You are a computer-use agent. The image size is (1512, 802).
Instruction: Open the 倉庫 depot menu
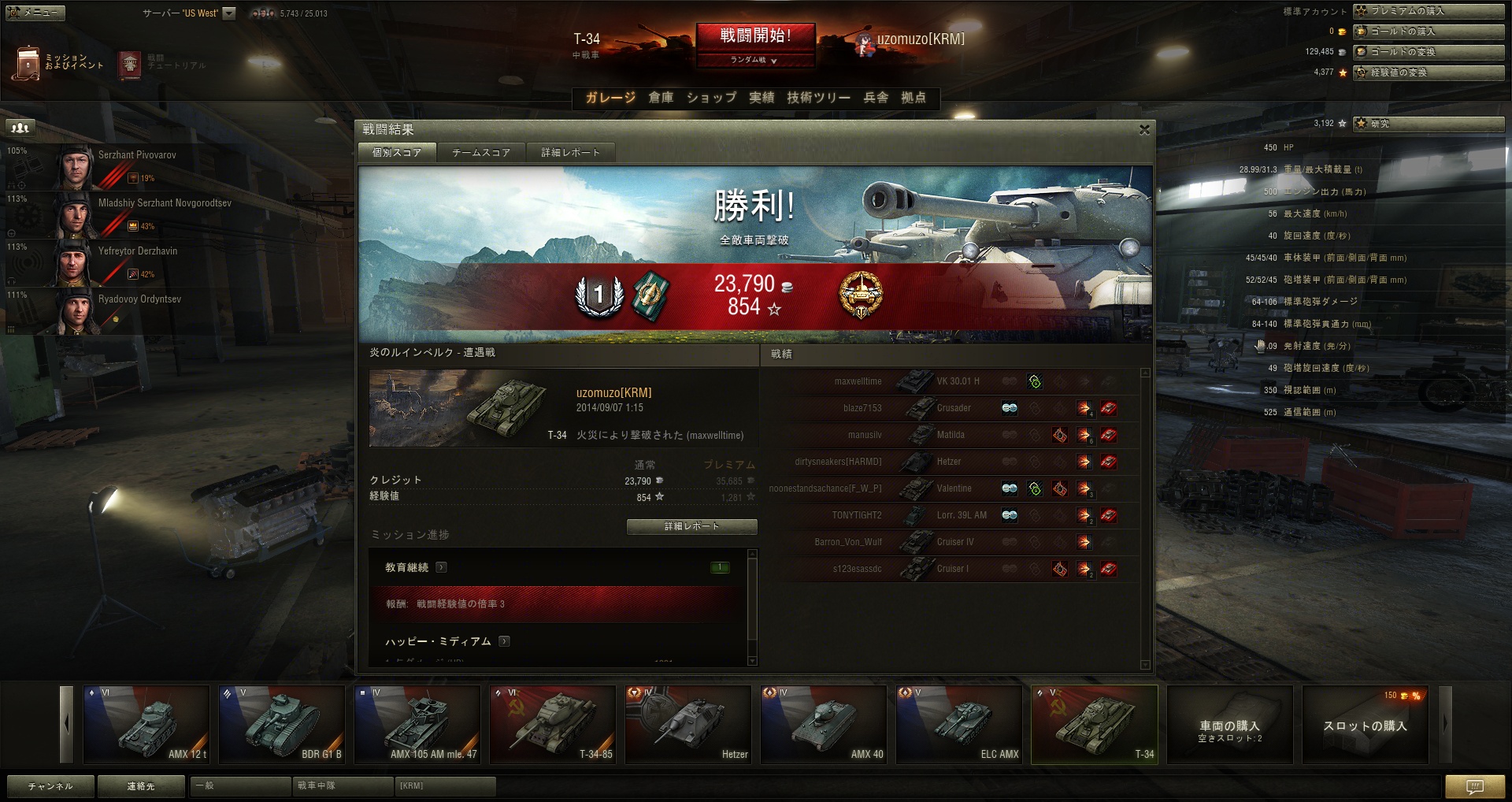[x=661, y=98]
